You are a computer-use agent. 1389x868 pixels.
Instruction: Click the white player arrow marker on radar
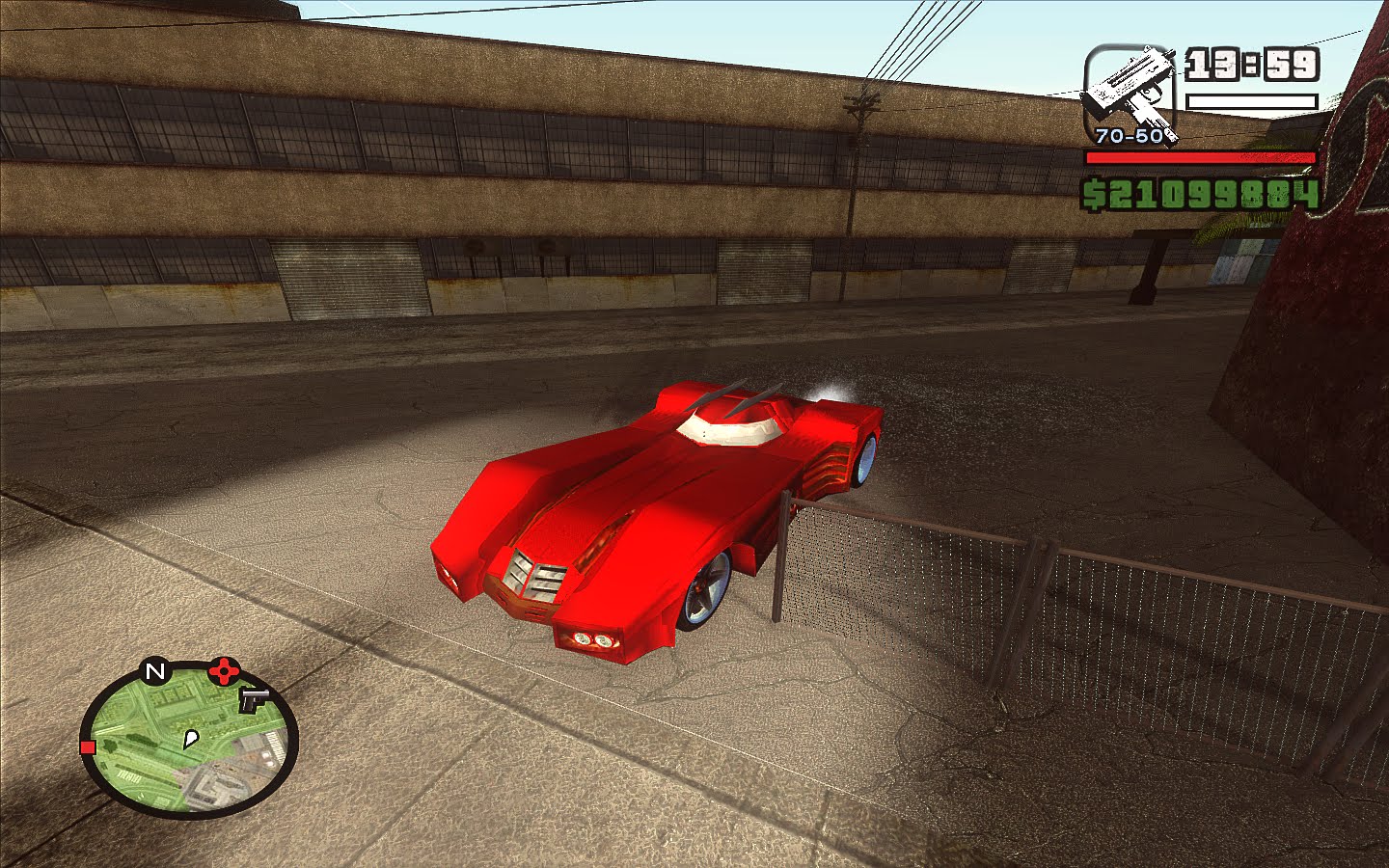tap(191, 739)
